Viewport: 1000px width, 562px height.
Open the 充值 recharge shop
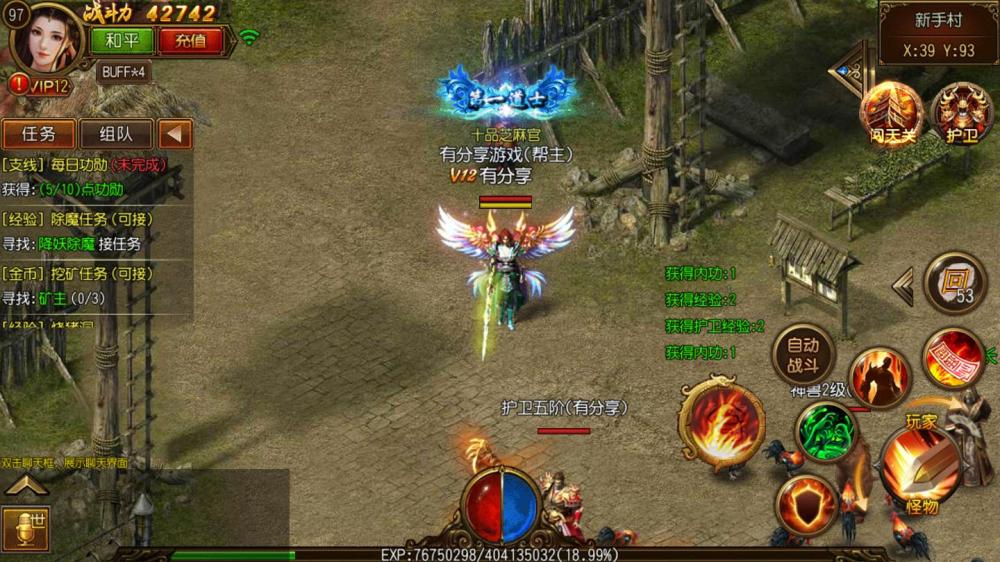tap(190, 41)
